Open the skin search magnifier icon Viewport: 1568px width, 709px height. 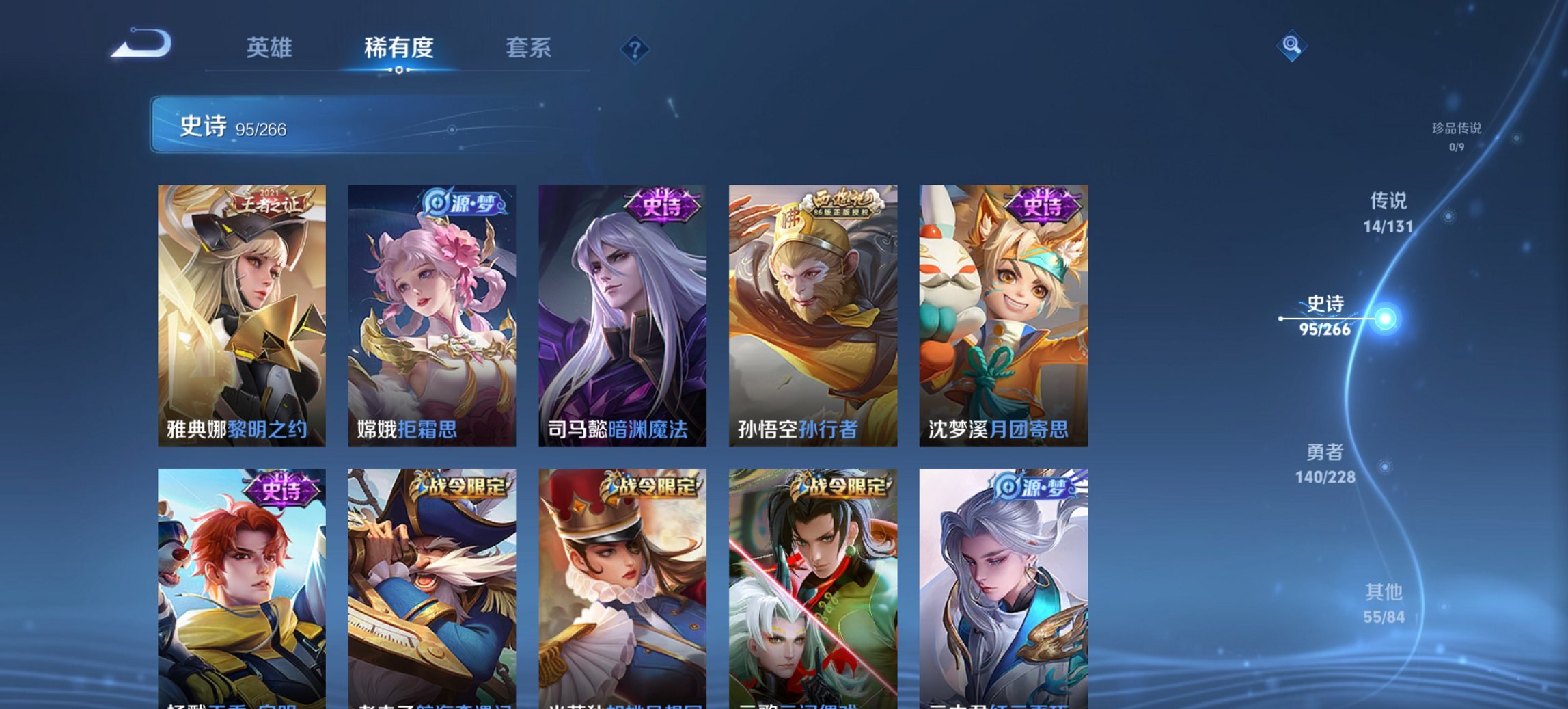click(x=1293, y=46)
